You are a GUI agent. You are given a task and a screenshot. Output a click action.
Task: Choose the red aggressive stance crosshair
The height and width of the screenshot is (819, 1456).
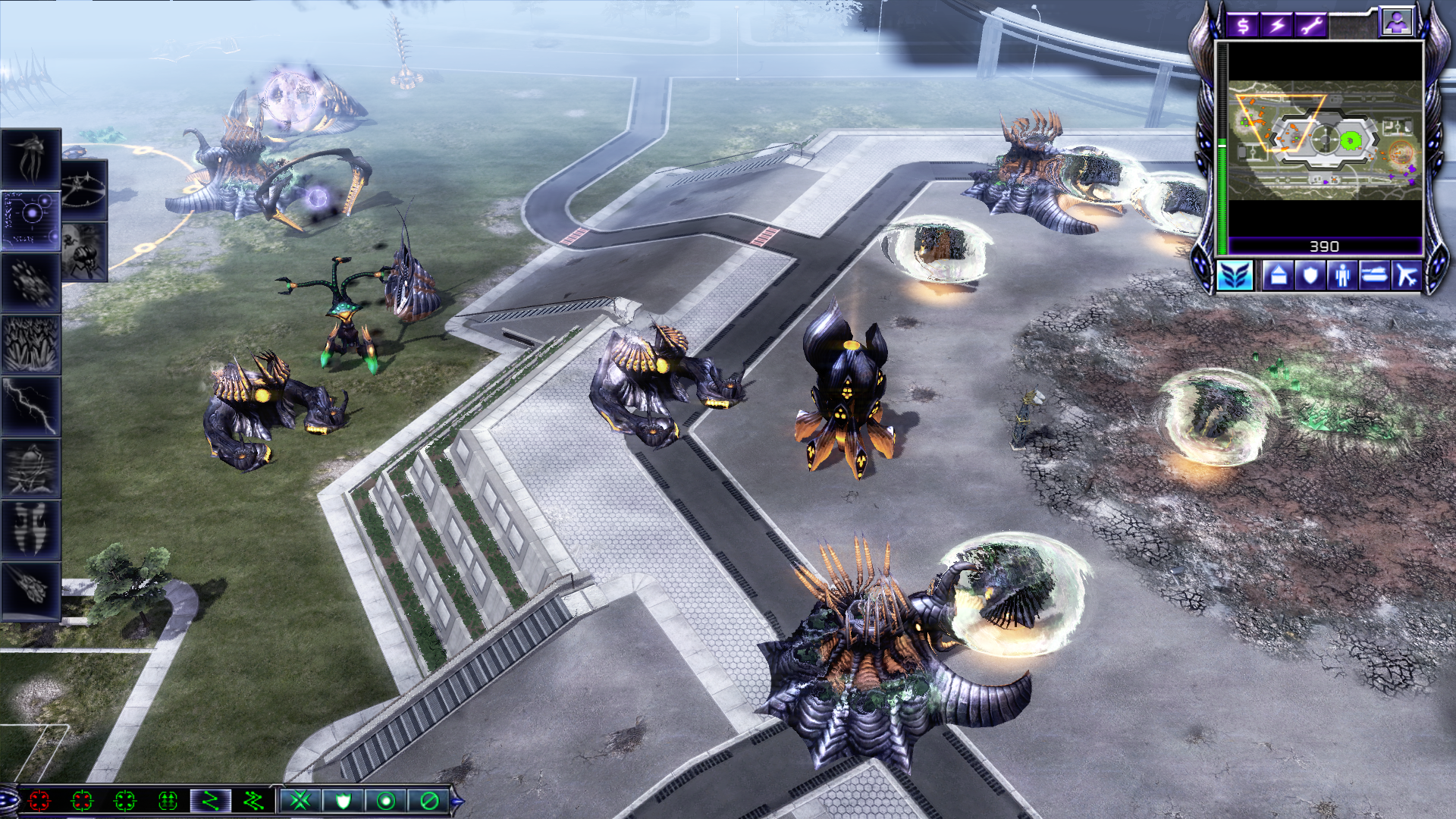39,800
